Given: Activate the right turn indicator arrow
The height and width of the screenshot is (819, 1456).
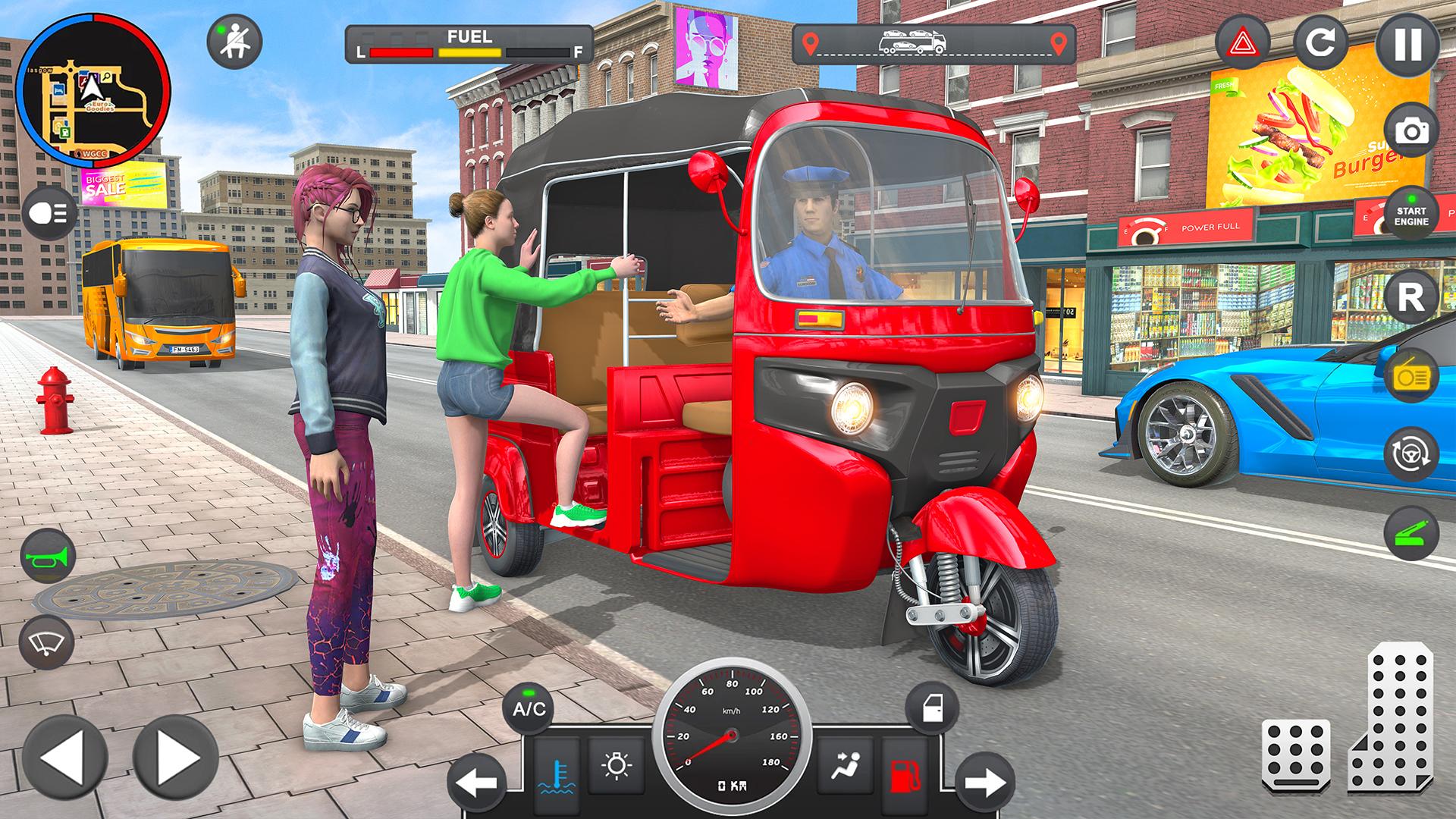Looking at the screenshot, I should [985, 782].
